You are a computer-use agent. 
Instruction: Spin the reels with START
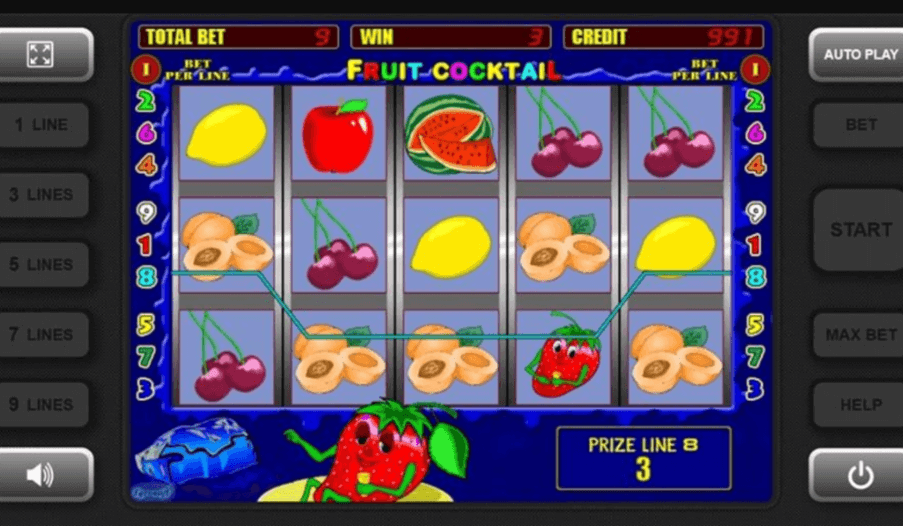(x=859, y=230)
